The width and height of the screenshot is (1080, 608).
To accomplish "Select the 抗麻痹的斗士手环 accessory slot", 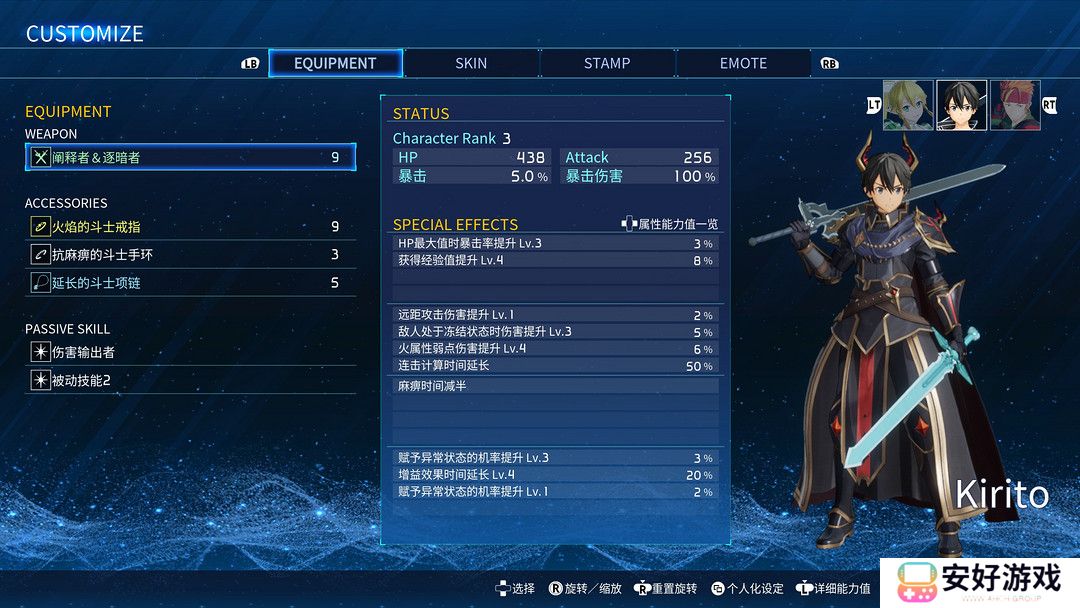I will [190, 255].
